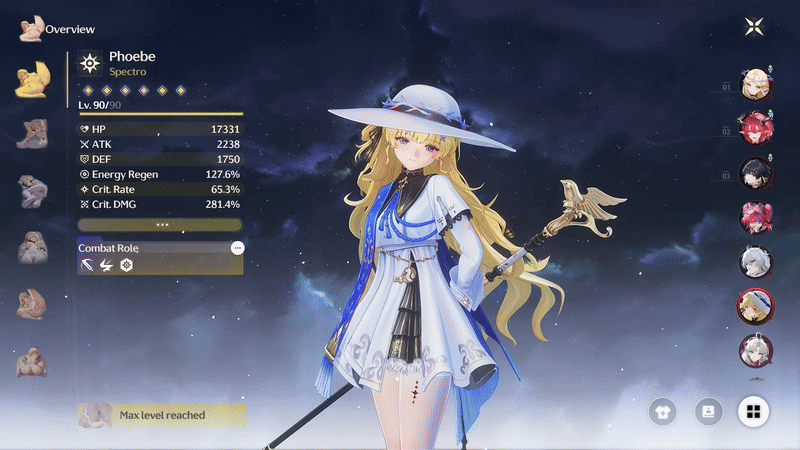
Task: Open the four-square grid button
Action: (753, 411)
